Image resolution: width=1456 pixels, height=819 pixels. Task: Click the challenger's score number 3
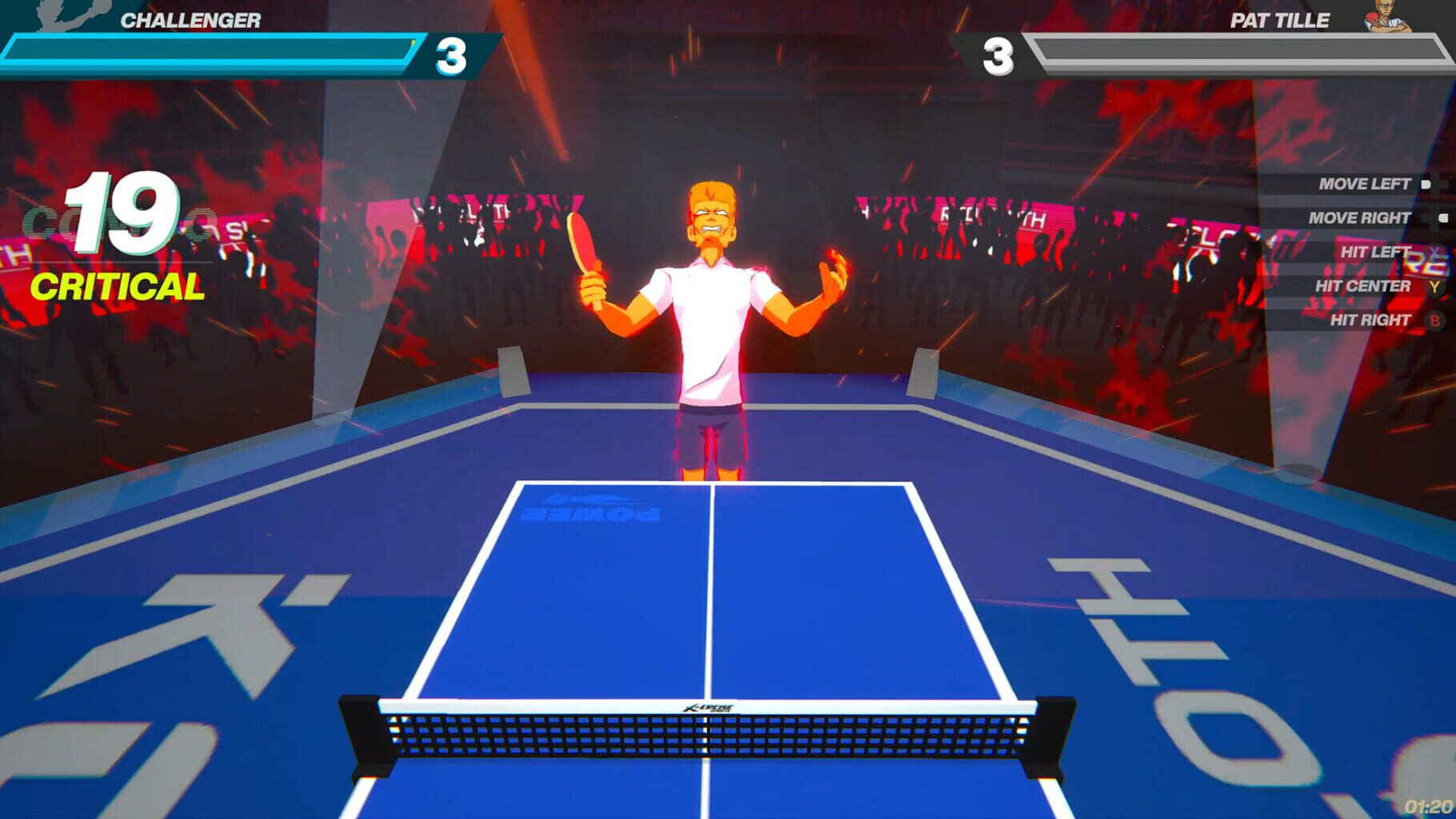[450, 56]
